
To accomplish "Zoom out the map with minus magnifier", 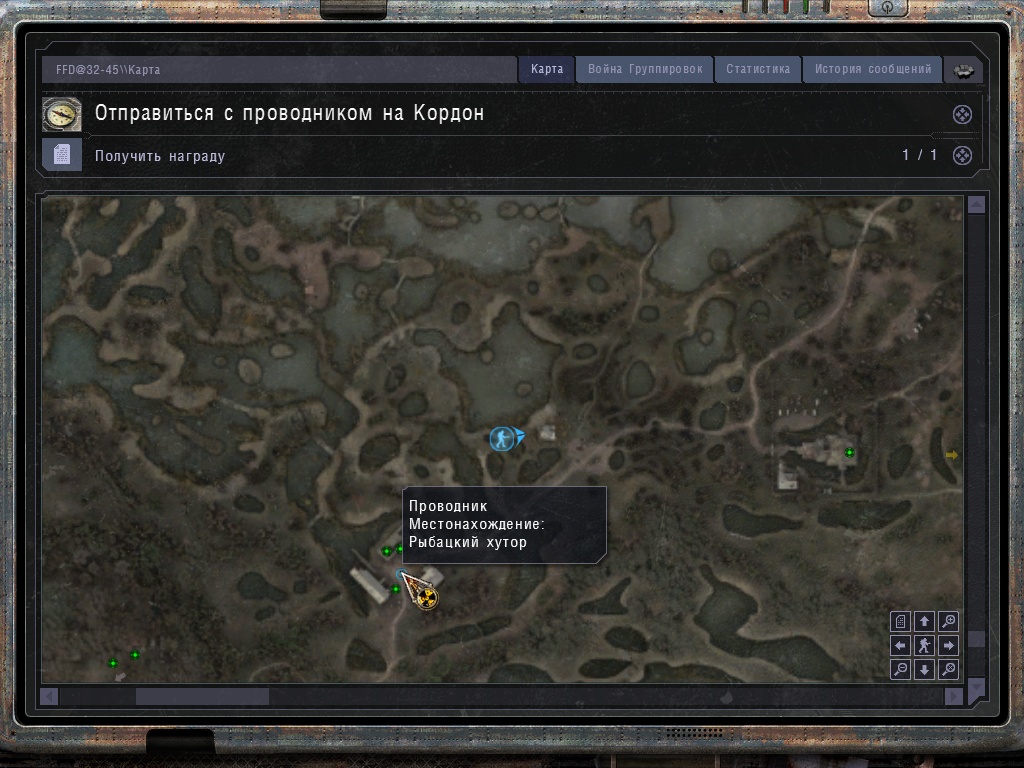I will click(901, 670).
